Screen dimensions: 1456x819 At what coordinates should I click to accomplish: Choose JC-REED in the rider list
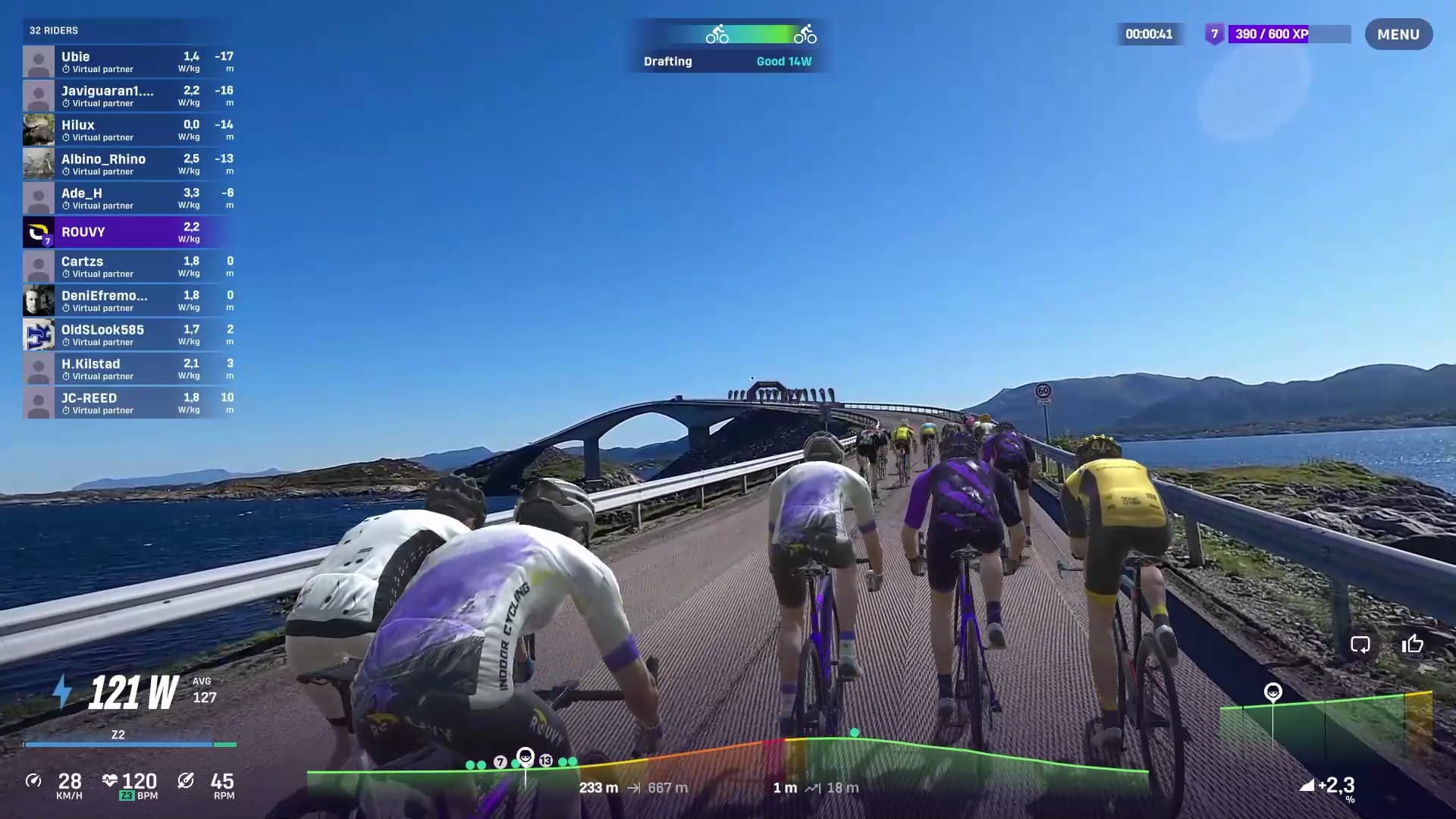pyautogui.click(x=128, y=403)
